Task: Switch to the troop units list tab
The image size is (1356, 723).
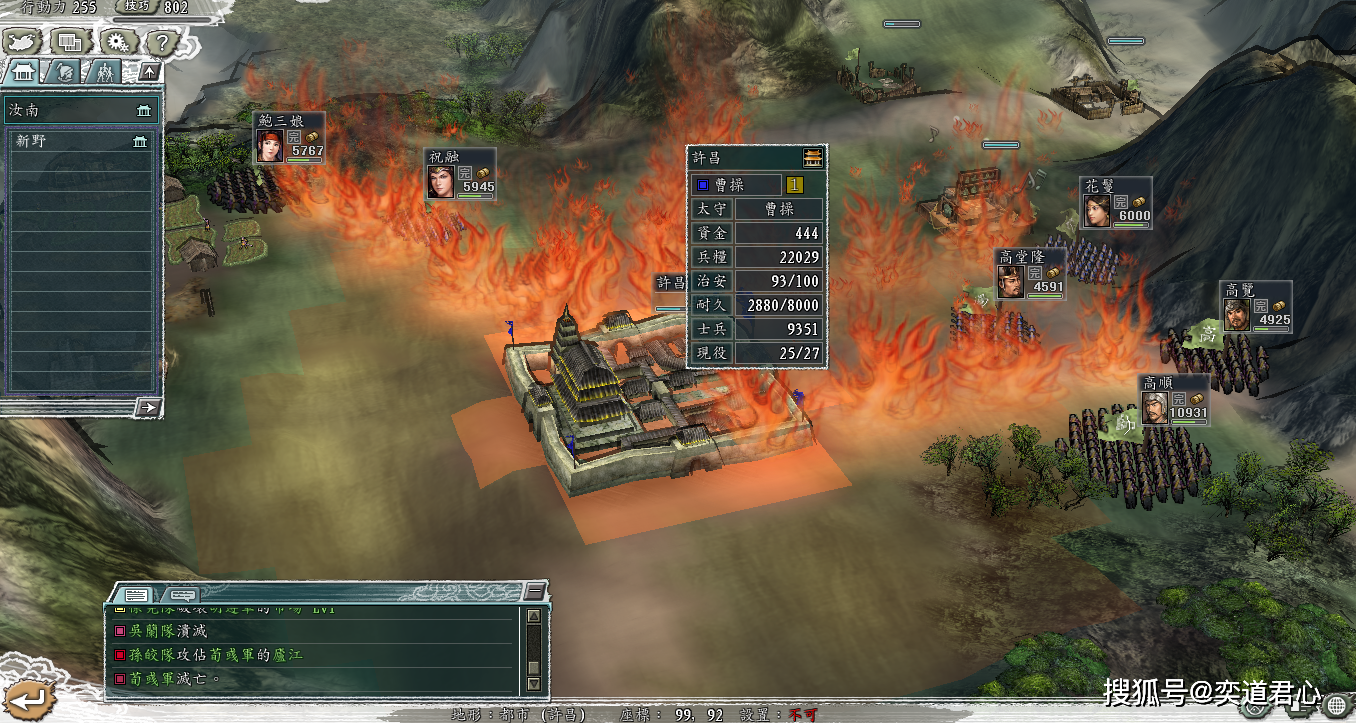Action: click(x=104, y=72)
